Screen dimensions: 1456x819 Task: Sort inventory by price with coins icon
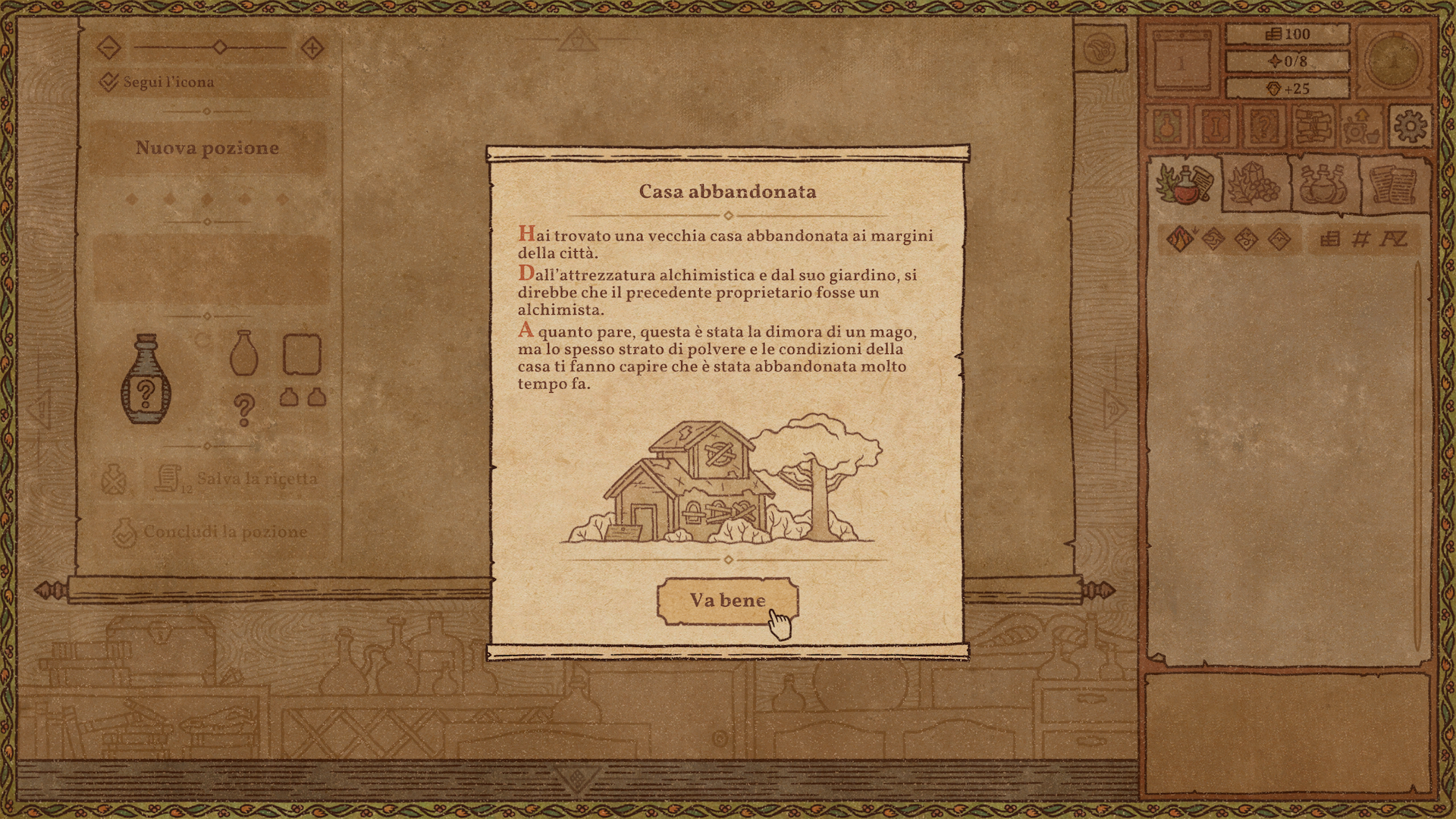tap(1329, 240)
